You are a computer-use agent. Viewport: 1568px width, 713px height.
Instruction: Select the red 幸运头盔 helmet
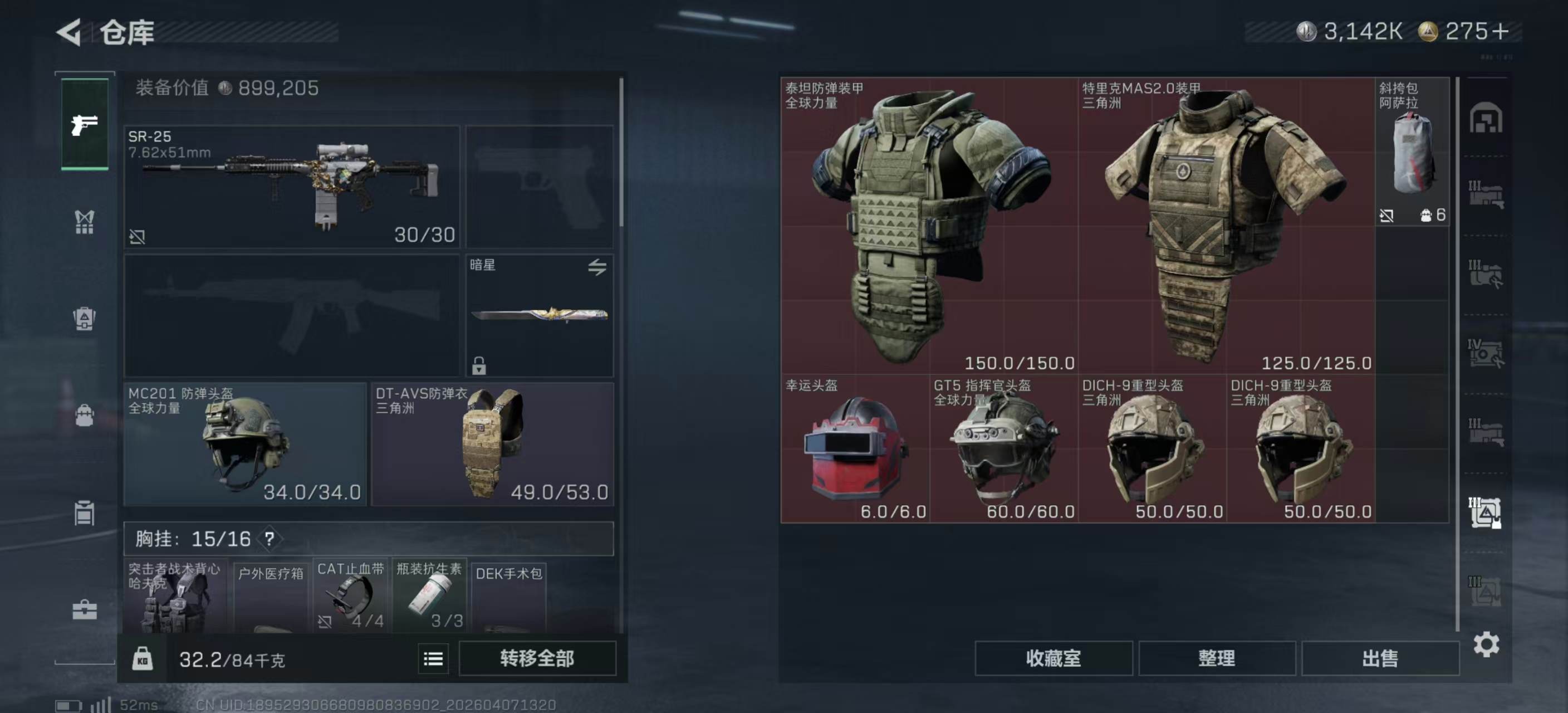855,449
